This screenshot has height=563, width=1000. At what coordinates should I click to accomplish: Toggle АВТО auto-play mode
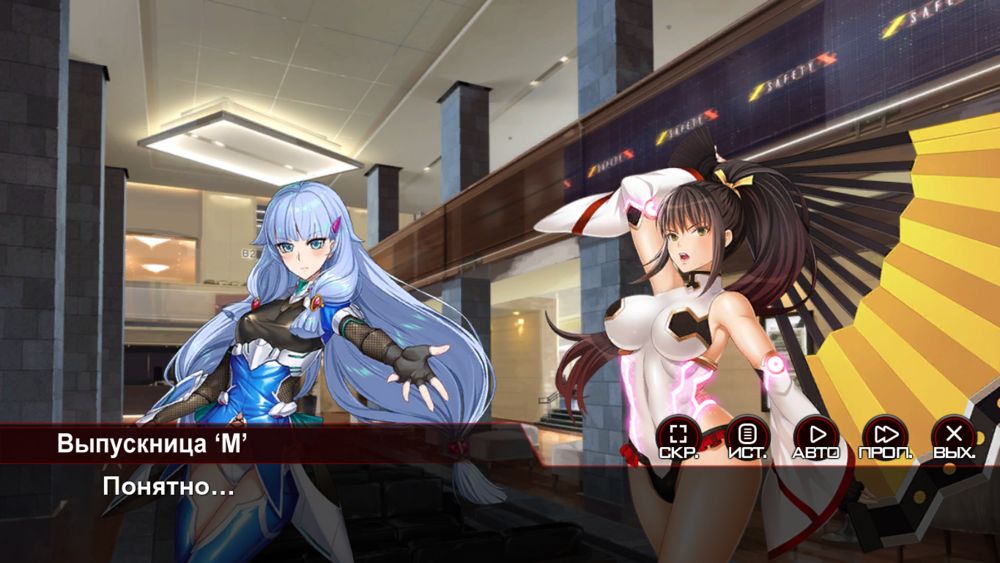pyautogui.click(x=816, y=436)
